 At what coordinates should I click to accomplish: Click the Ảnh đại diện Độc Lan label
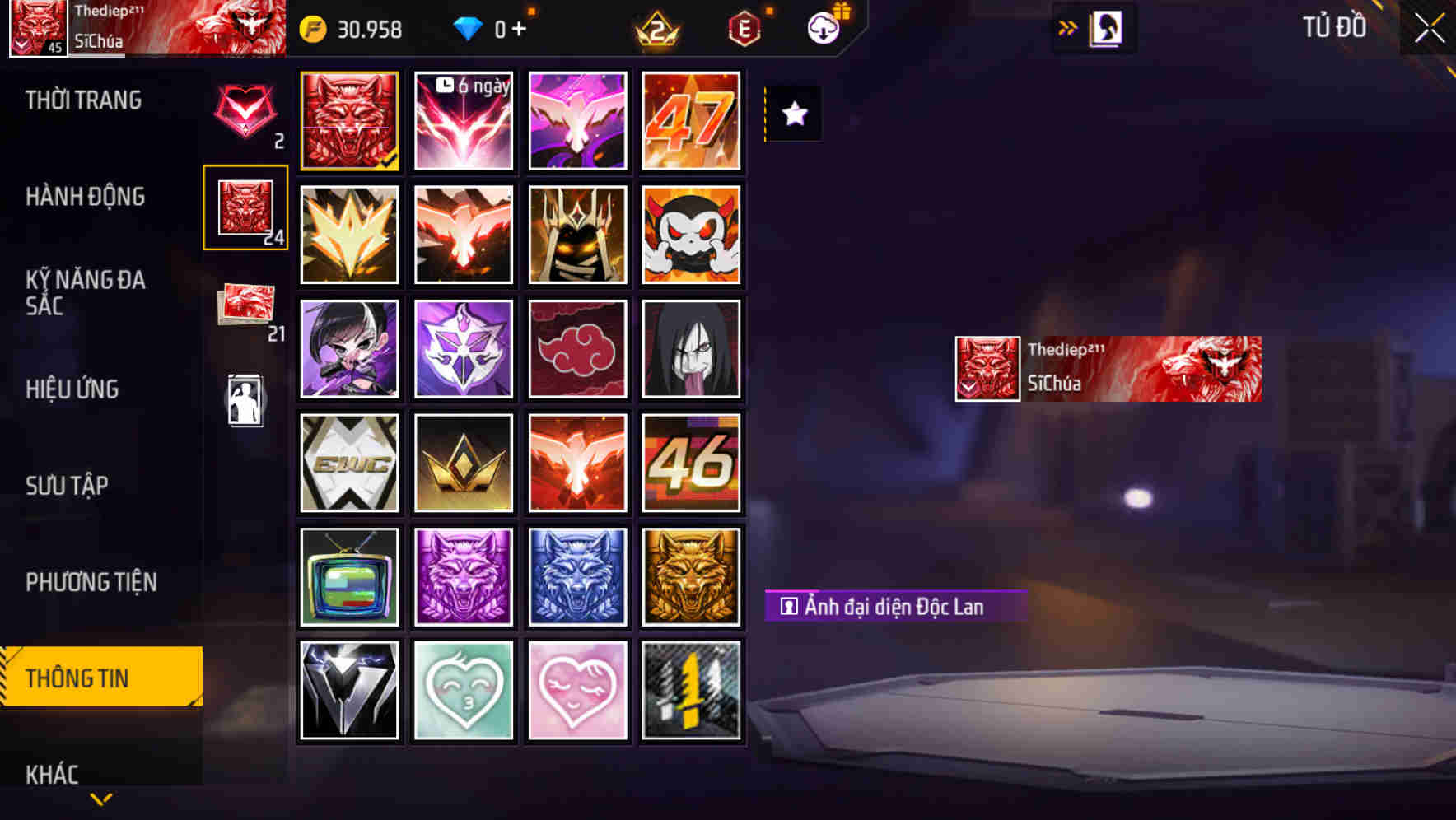pos(897,606)
